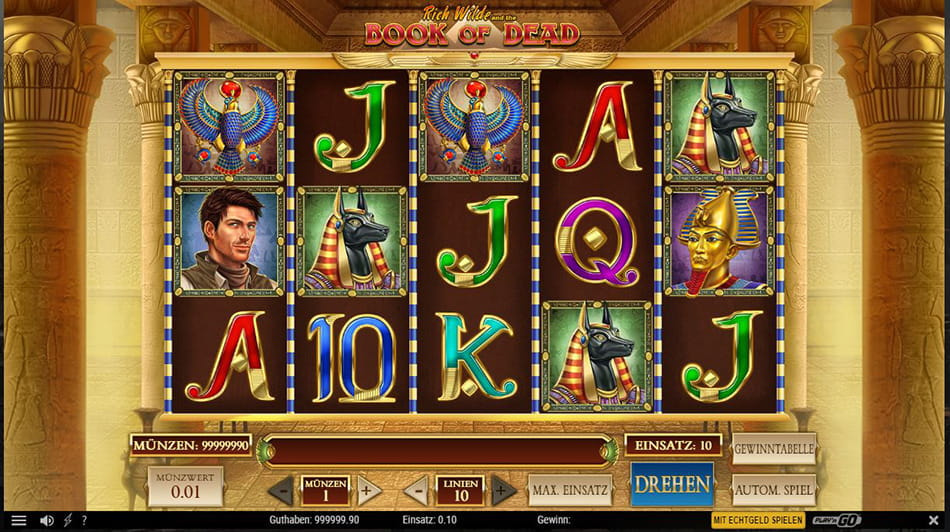Decrease the Münzen coin count
This screenshot has height=532, width=950.
click(x=282, y=490)
